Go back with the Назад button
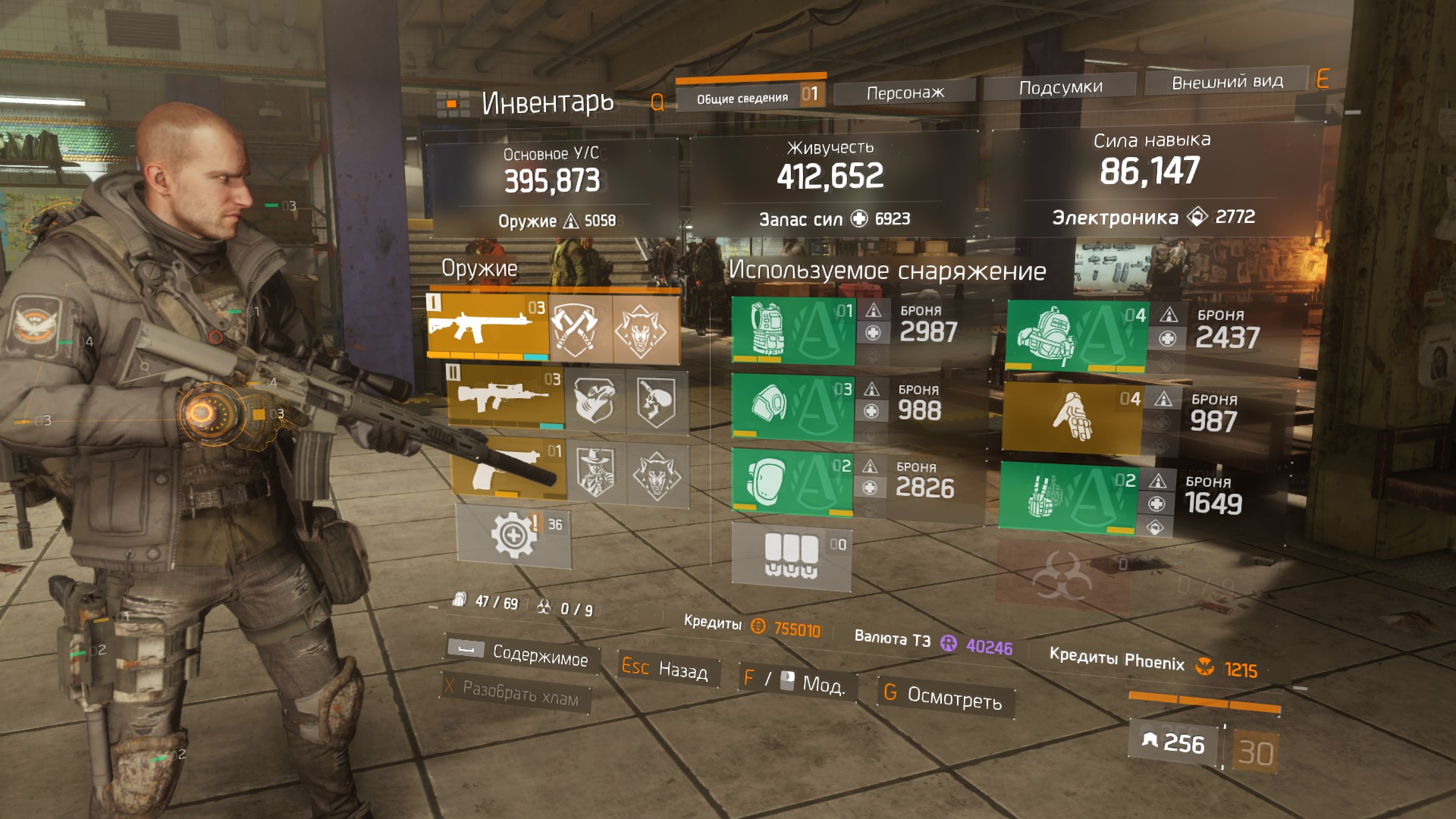Viewport: 1456px width, 819px height. pyautogui.click(x=664, y=669)
